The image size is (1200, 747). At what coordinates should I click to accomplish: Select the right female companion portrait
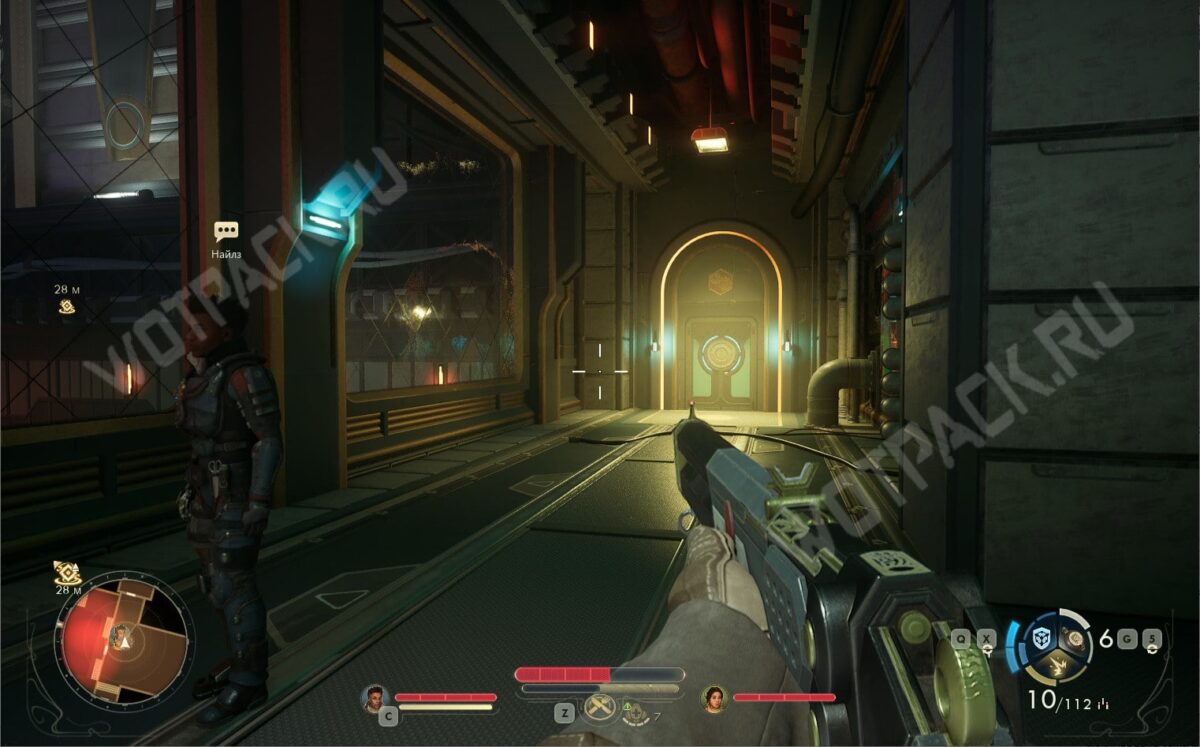tap(714, 697)
